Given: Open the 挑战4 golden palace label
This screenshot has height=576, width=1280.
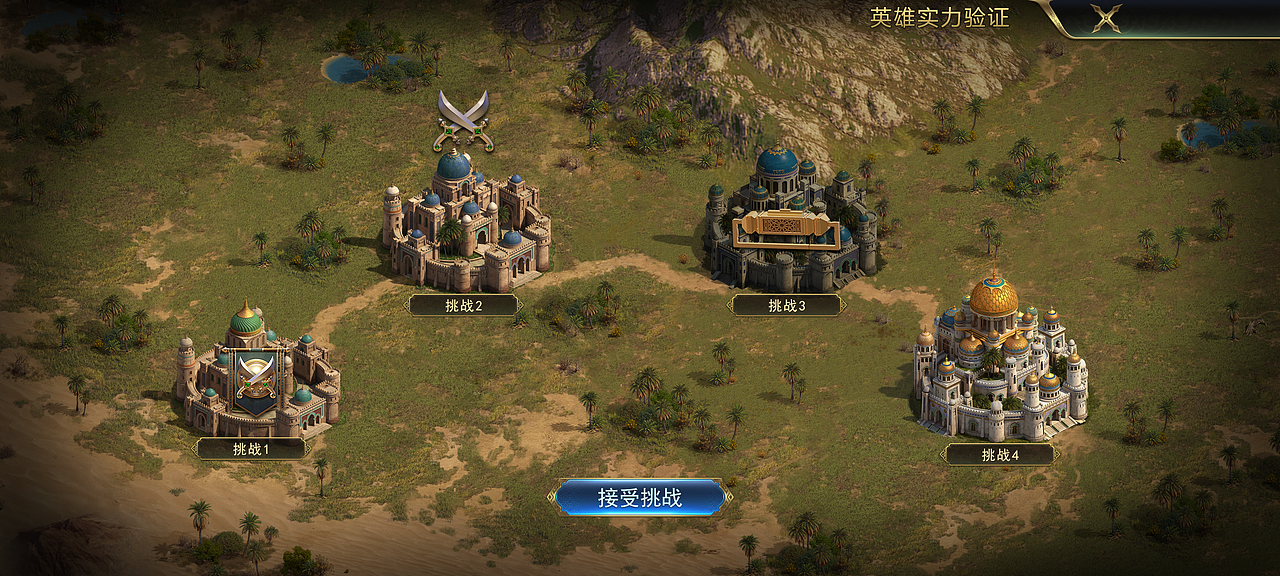Looking at the screenshot, I should click(x=1000, y=455).
